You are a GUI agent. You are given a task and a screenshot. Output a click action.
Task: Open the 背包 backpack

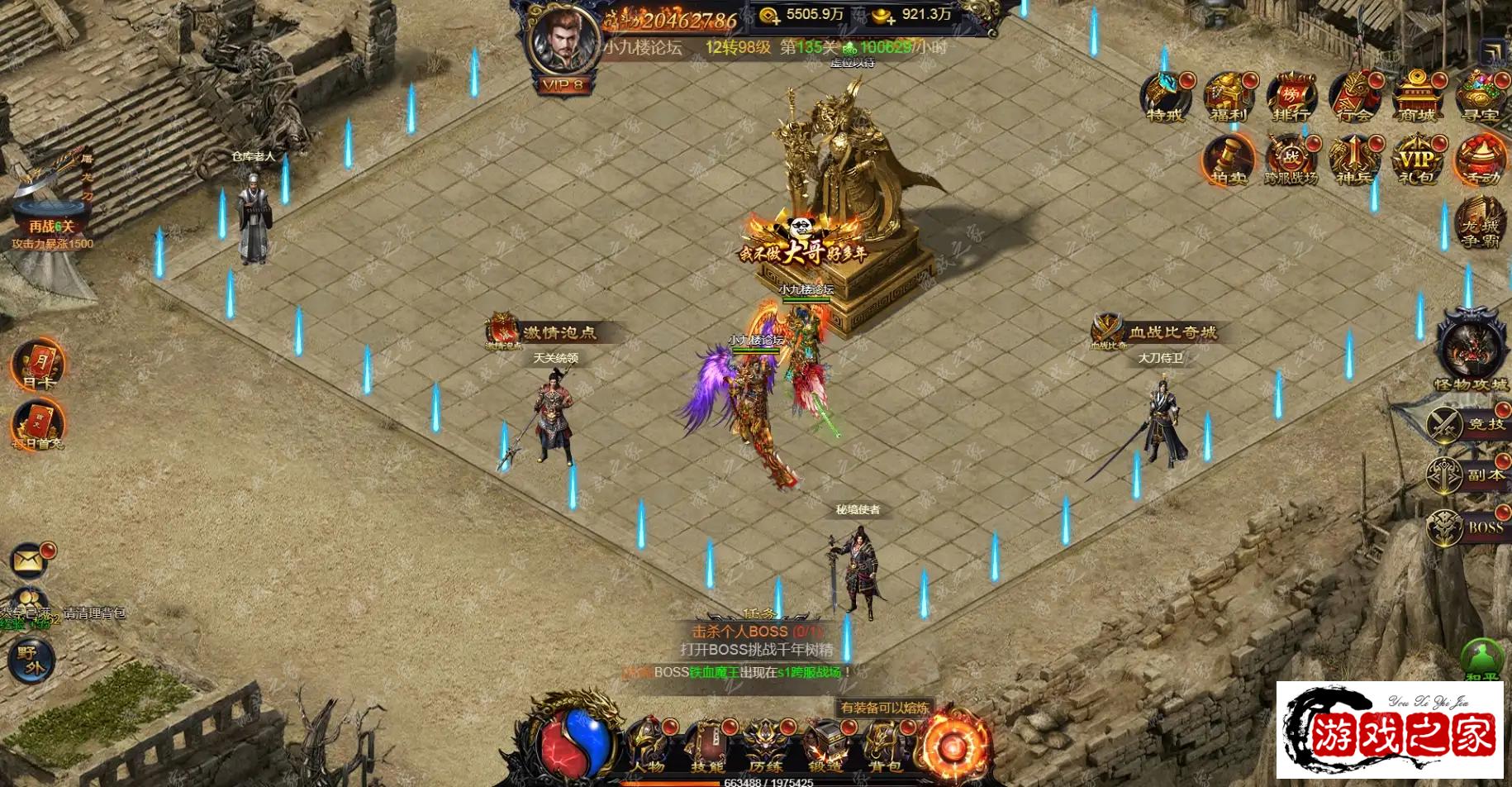[x=883, y=745]
